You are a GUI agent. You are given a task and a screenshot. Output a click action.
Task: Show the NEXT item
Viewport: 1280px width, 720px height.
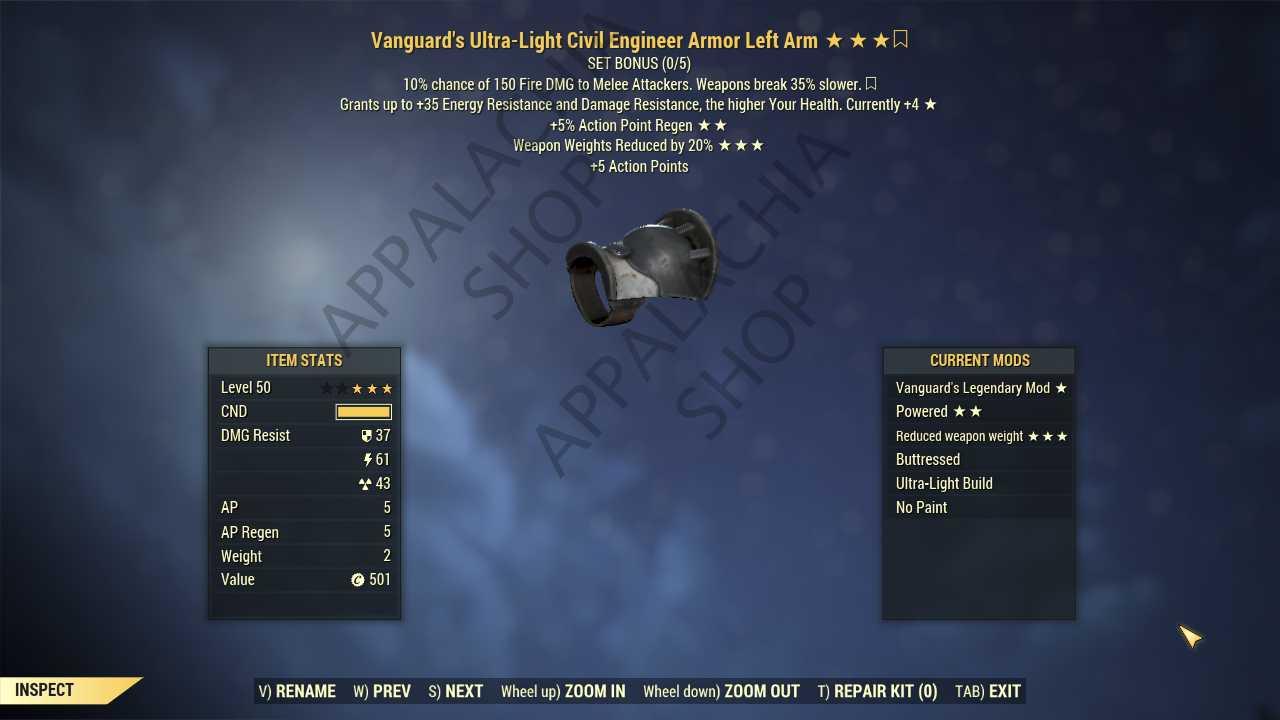pyautogui.click(x=456, y=691)
